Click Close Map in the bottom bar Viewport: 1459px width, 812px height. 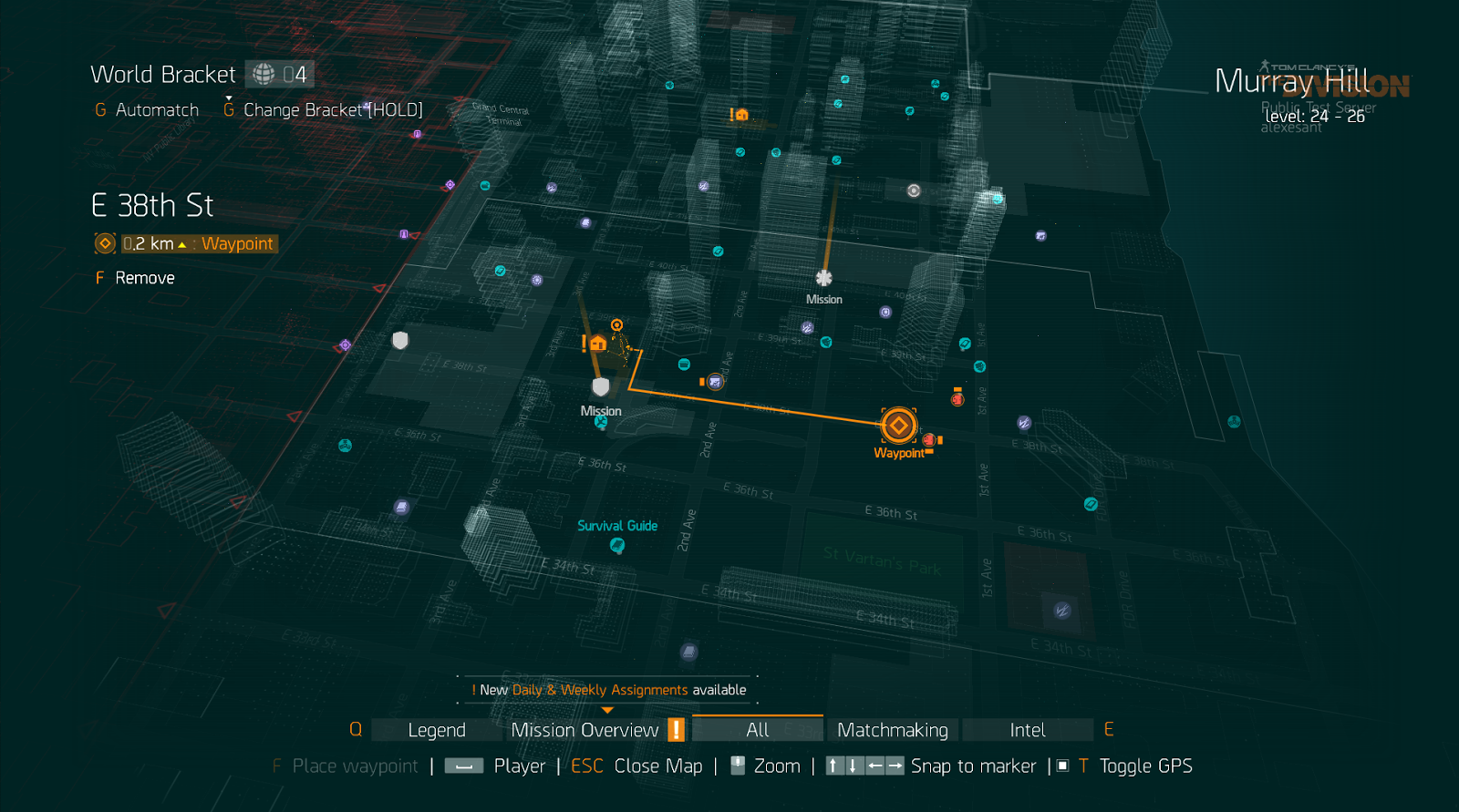point(658,766)
